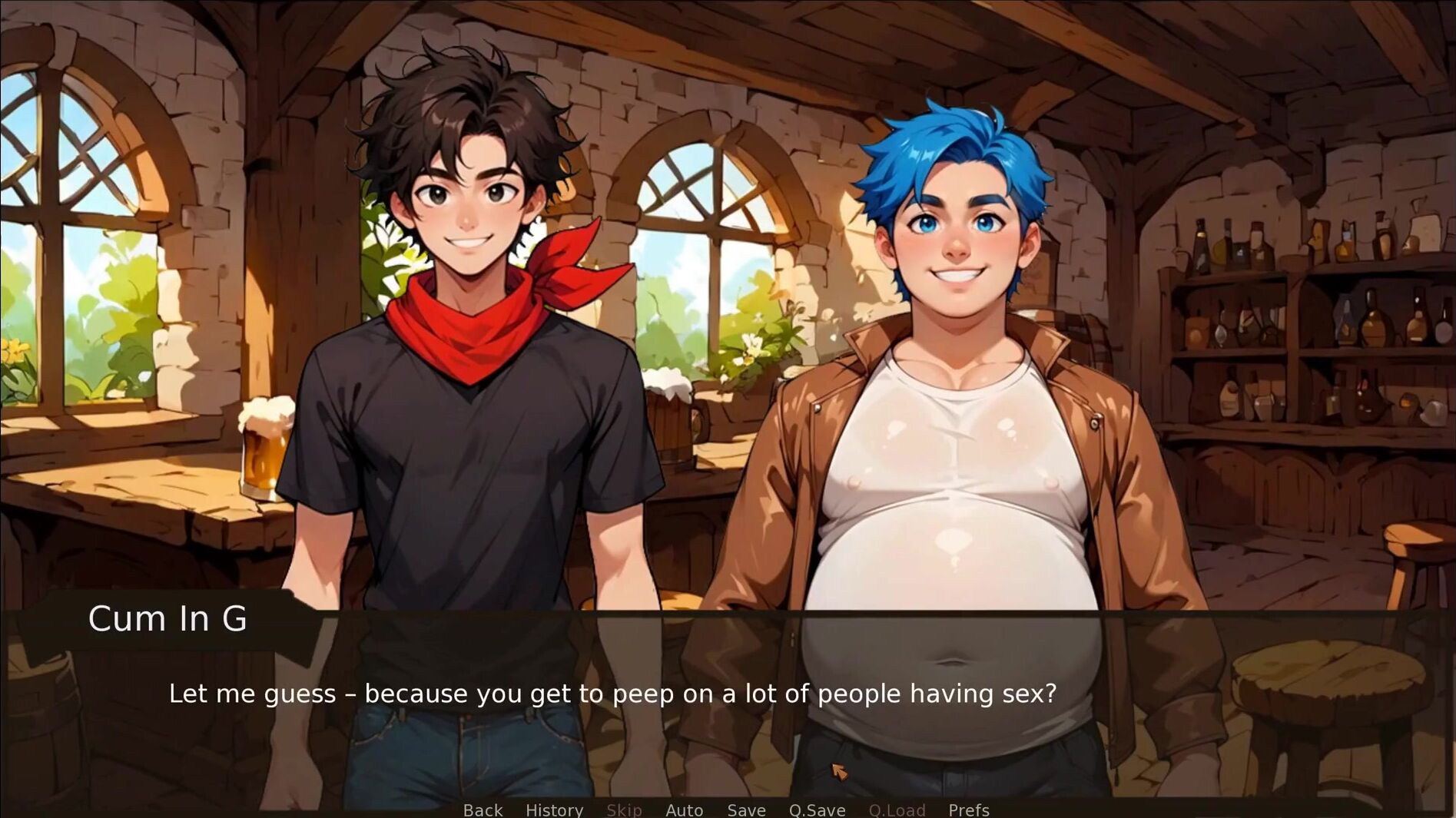Quick save using Q.Save
Viewport: 1456px width, 818px height.
pos(817,810)
